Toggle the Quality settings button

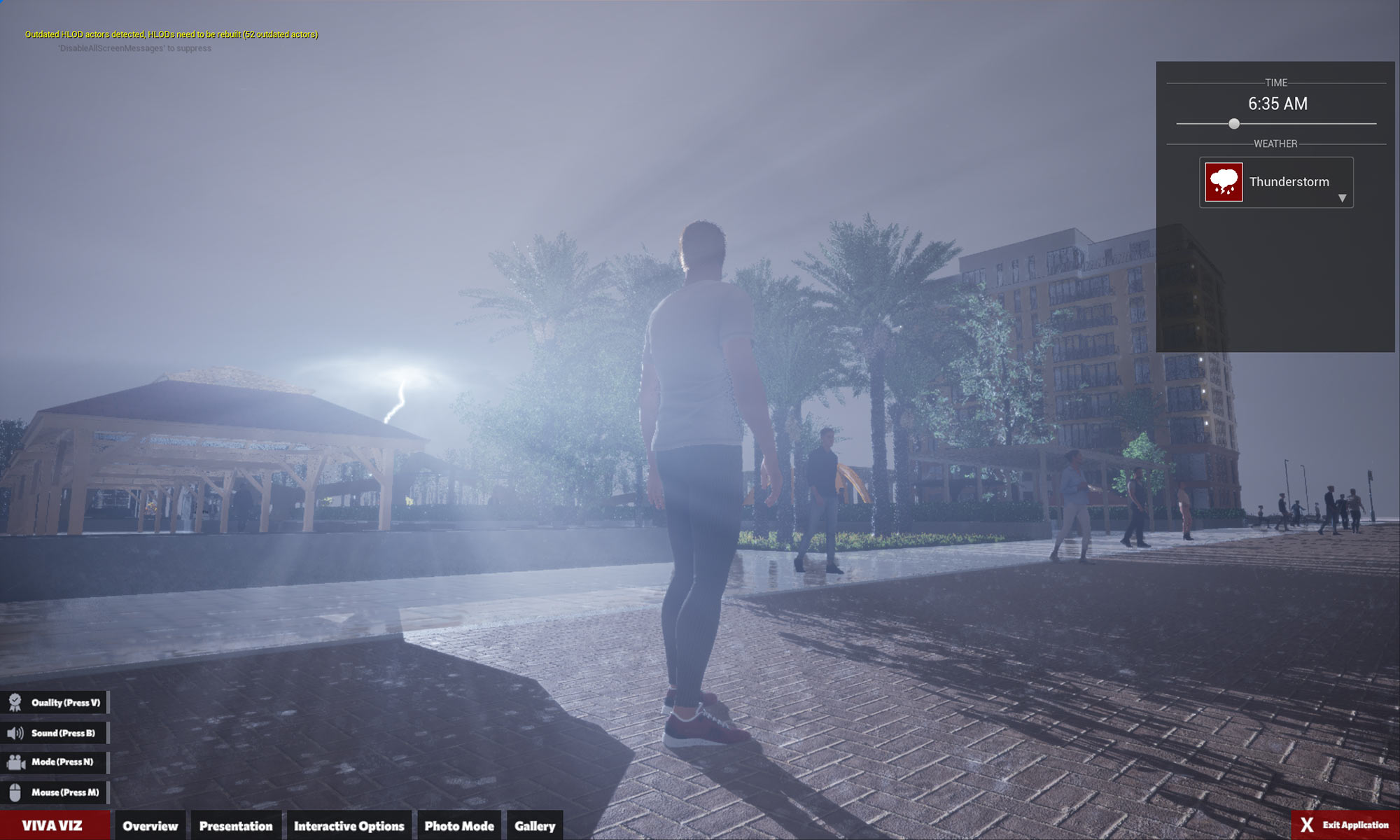[x=55, y=703]
